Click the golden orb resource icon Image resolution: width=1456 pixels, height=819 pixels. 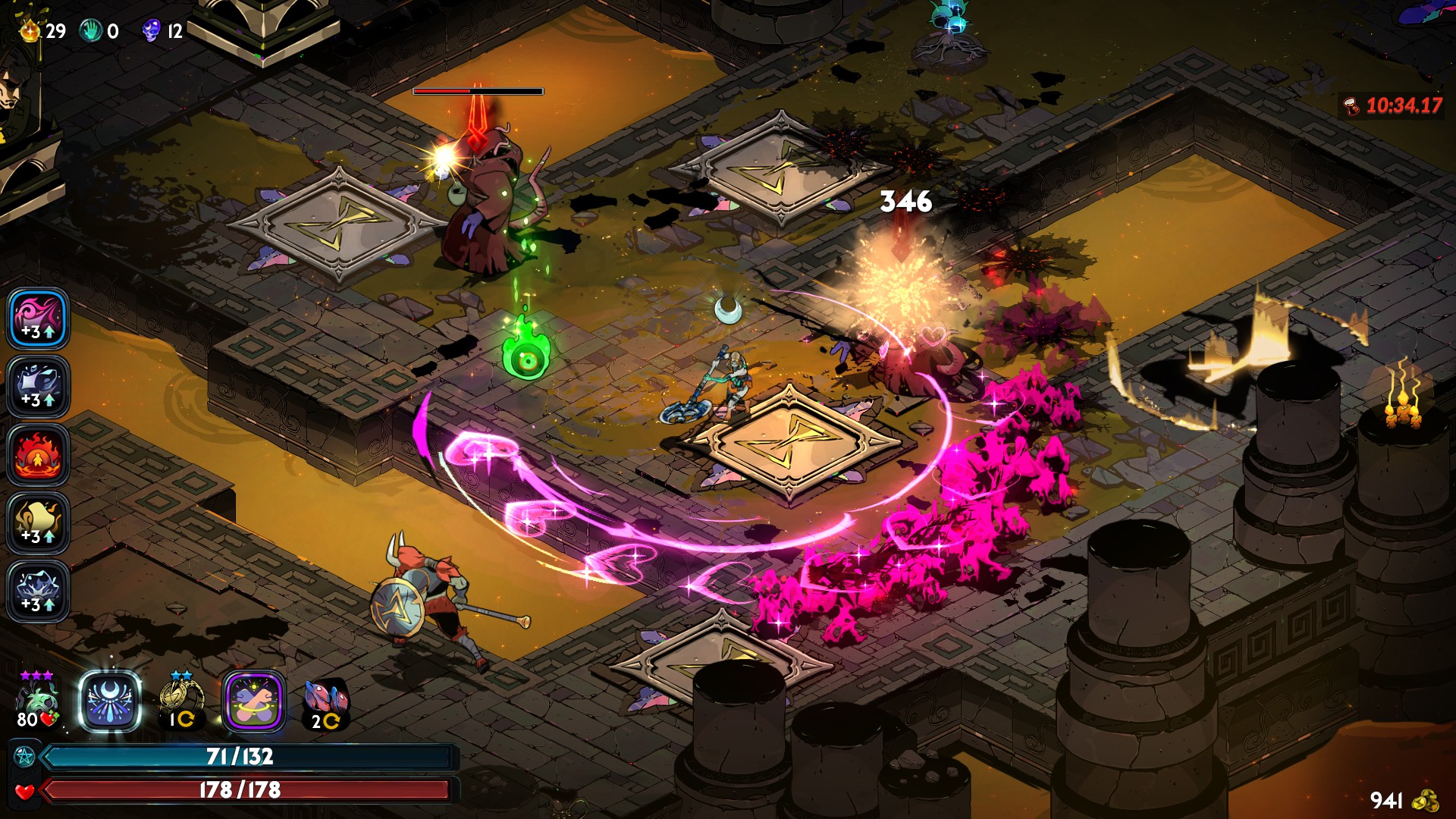(30, 31)
